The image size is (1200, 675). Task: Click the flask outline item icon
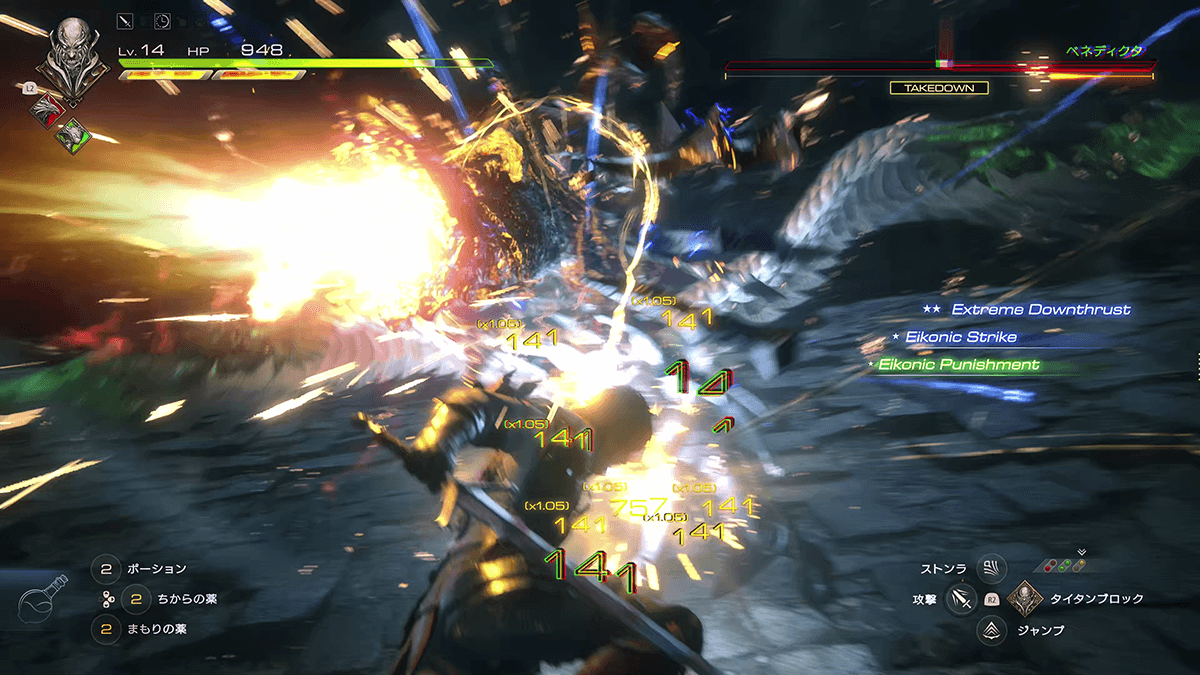[x=44, y=600]
